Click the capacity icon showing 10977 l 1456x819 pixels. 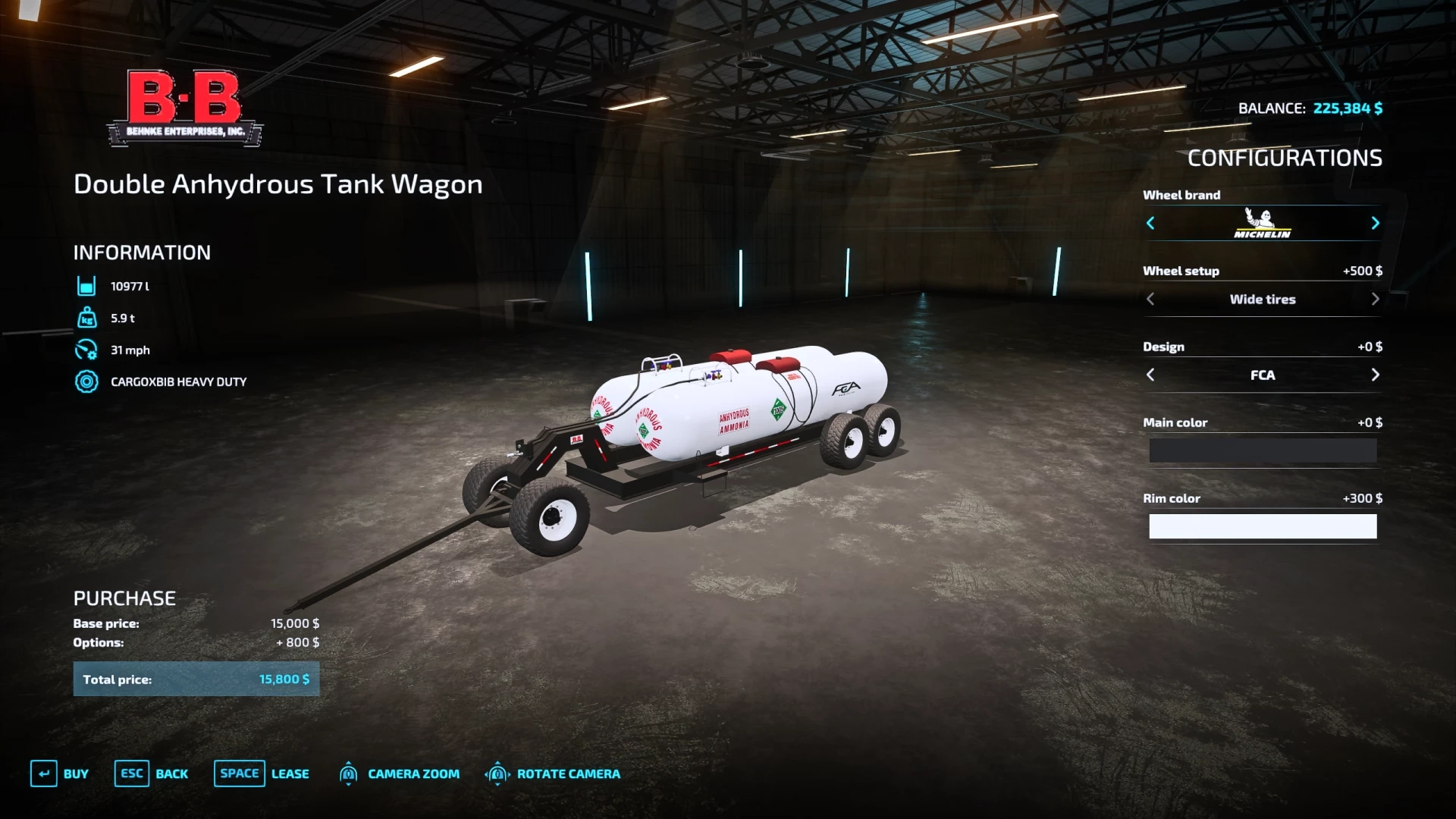coord(86,286)
